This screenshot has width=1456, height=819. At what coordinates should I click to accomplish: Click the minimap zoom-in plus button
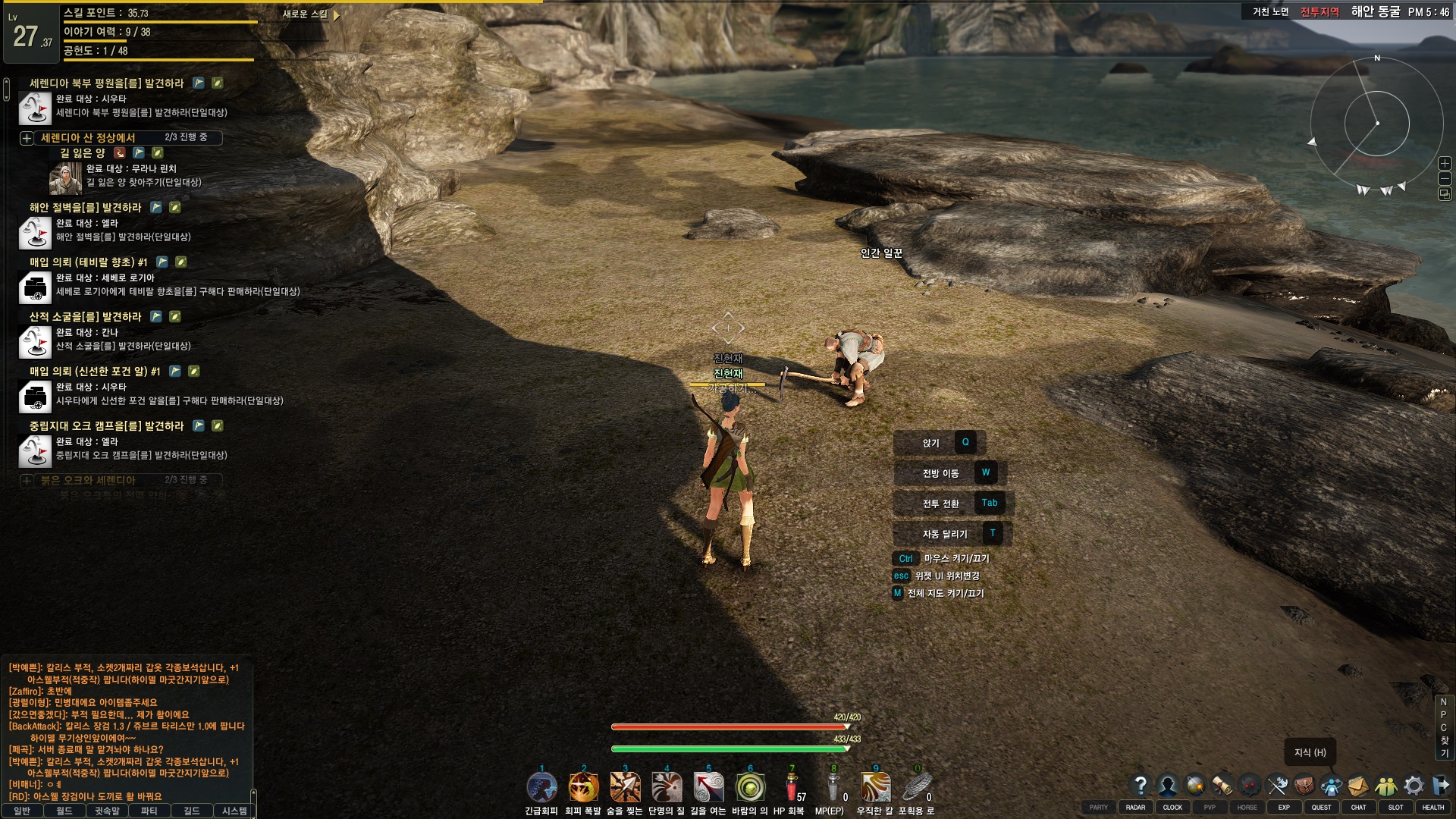click(1445, 163)
